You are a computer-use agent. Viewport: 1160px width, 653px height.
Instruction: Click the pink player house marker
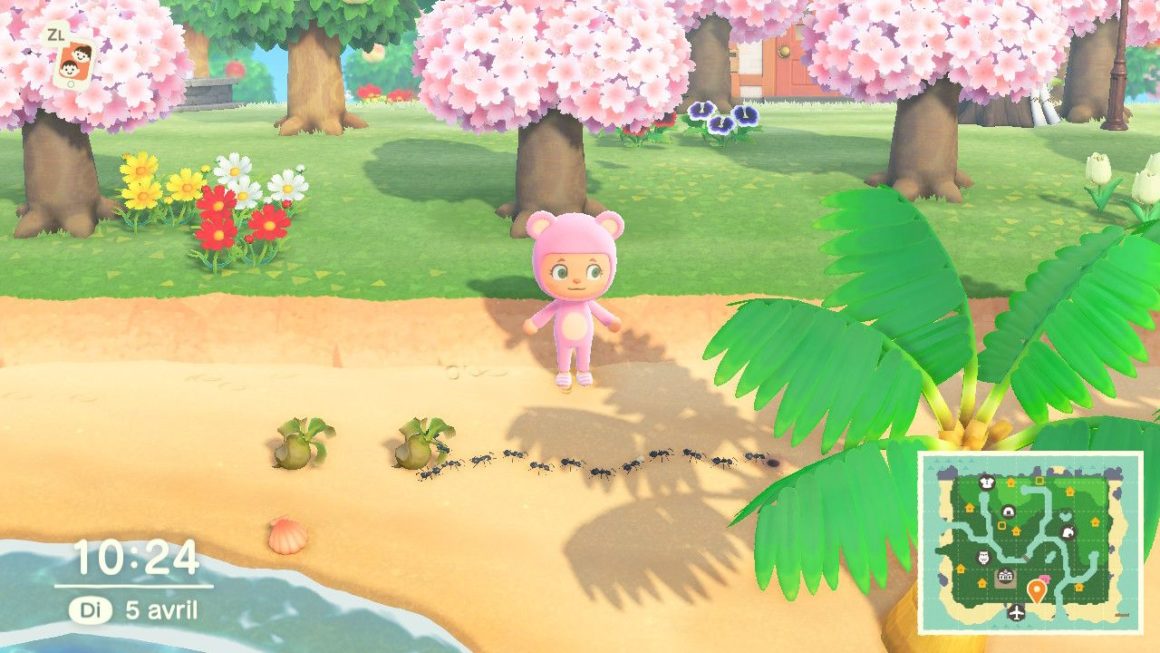[1045, 581]
